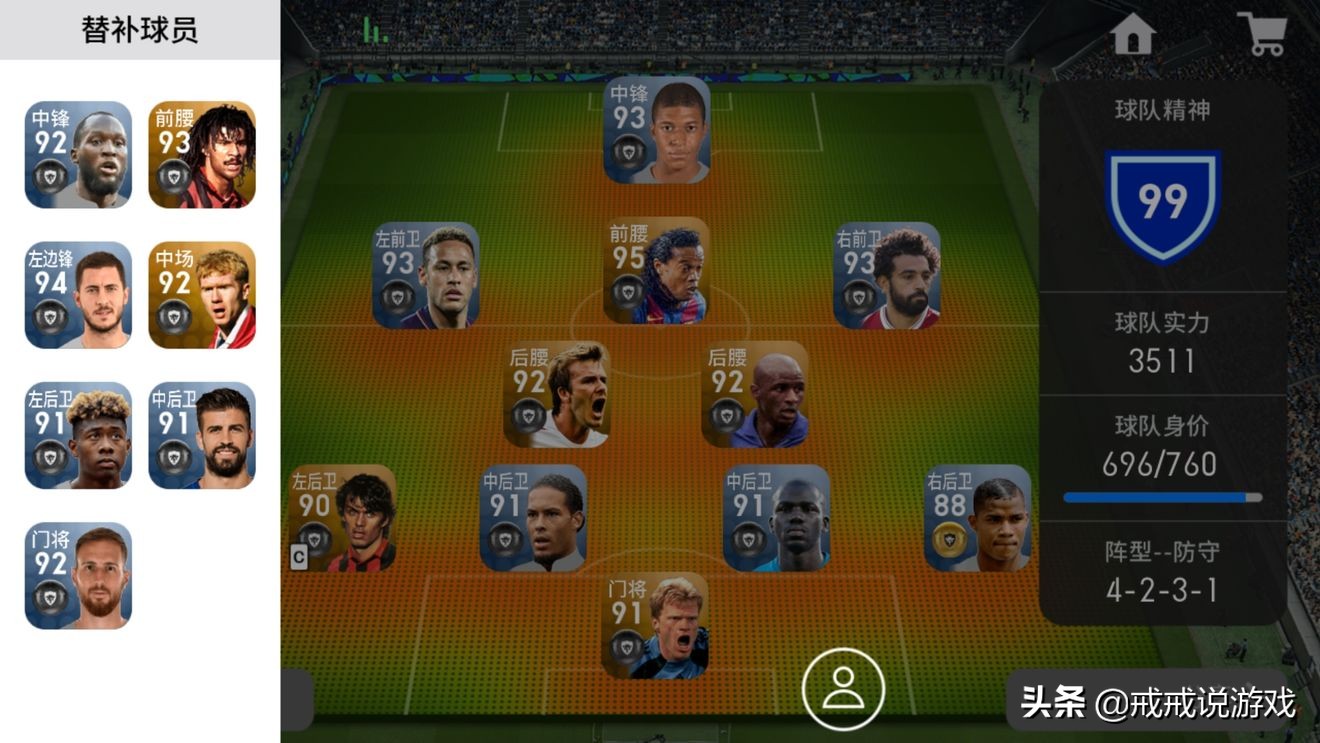Choose substitute 中锋 92 card
1320x743 pixels.
[x=78, y=155]
